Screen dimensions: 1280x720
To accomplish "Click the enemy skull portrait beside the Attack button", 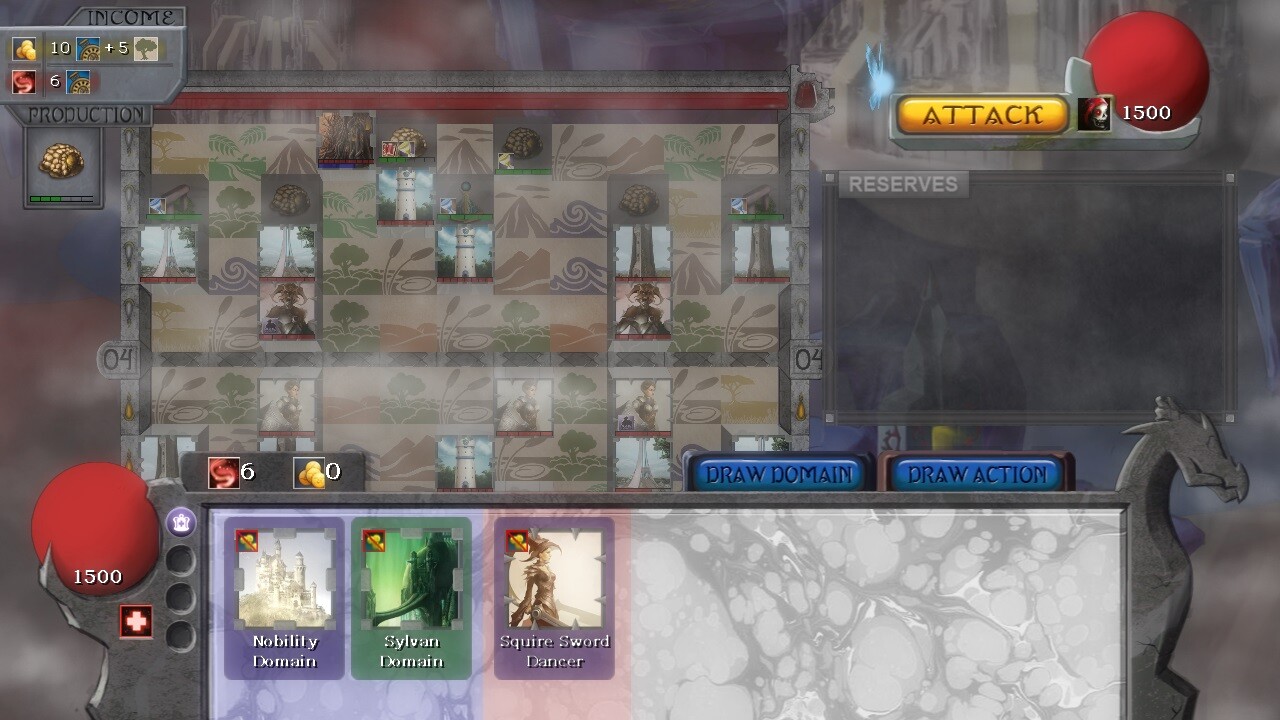I will [1098, 113].
